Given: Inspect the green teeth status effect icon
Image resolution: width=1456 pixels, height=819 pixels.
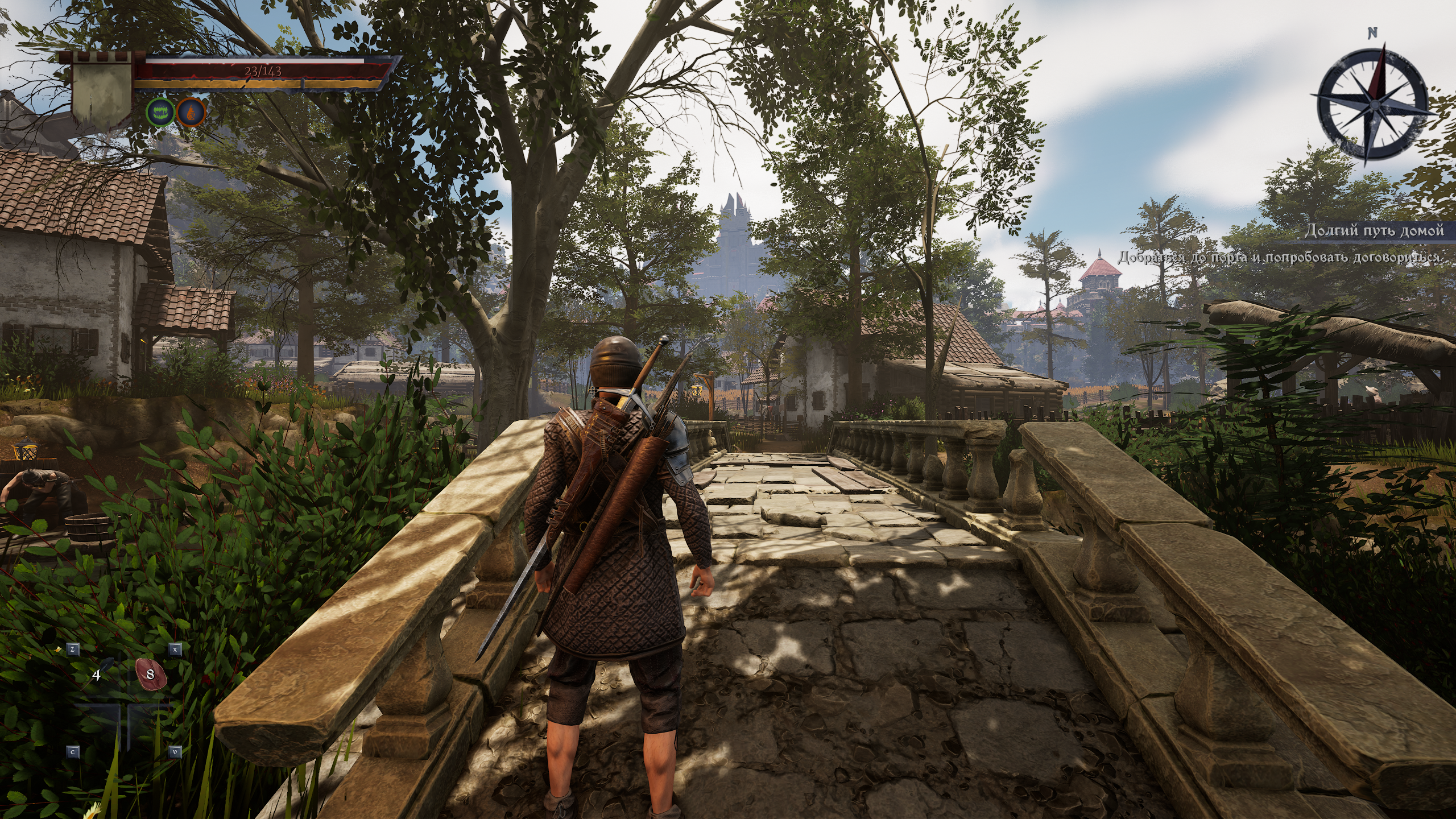Looking at the screenshot, I should (x=159, y=112).
